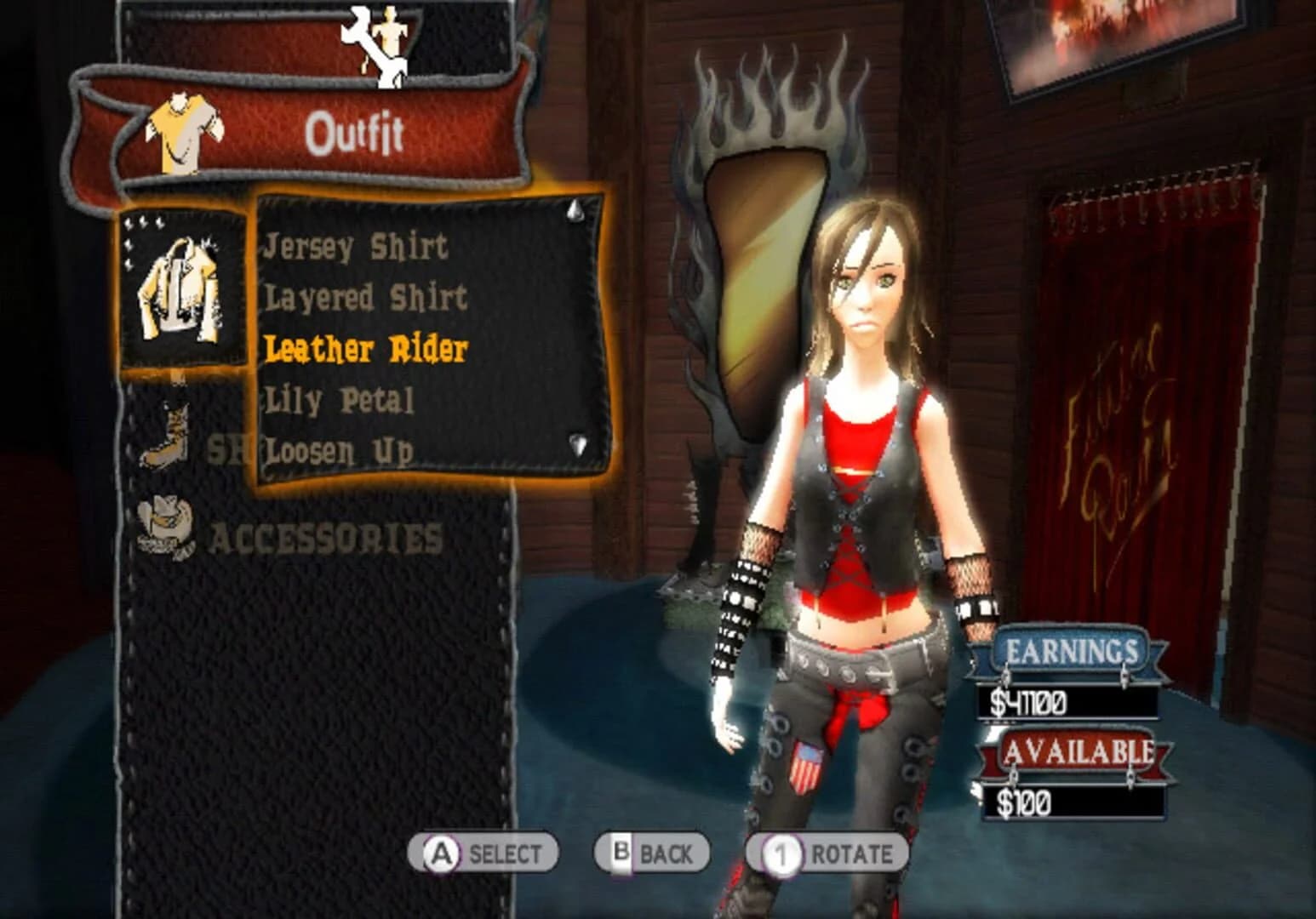Select the Leather Rider outfit option
The image size is (1316, 919).
(366, 348)
